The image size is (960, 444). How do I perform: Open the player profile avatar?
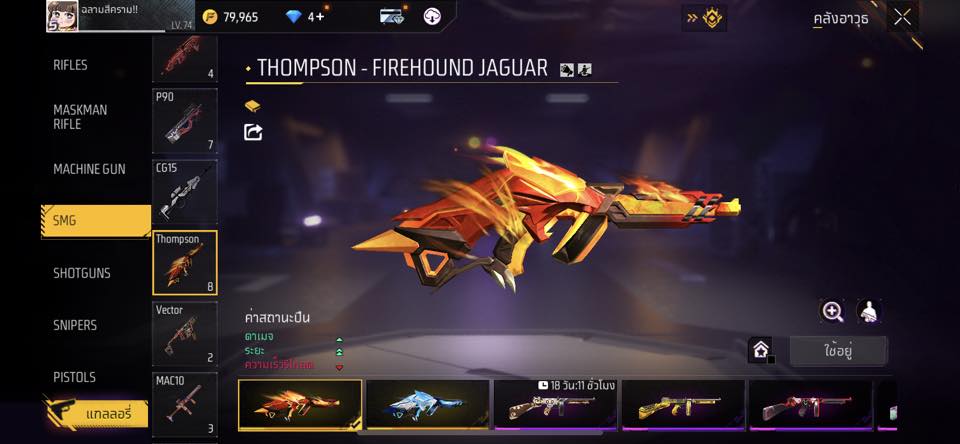click(63, 17)
